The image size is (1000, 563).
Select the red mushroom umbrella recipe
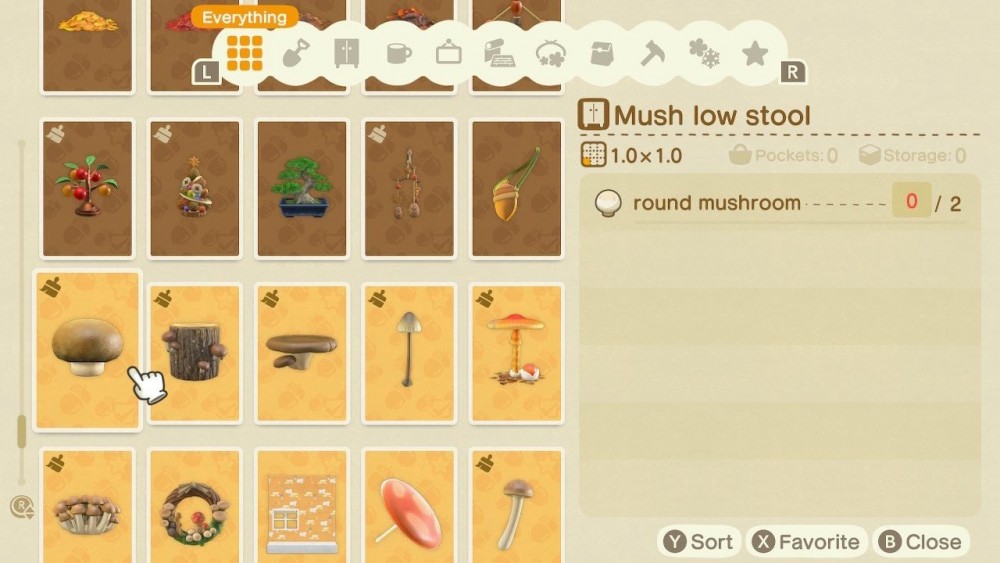408,505
